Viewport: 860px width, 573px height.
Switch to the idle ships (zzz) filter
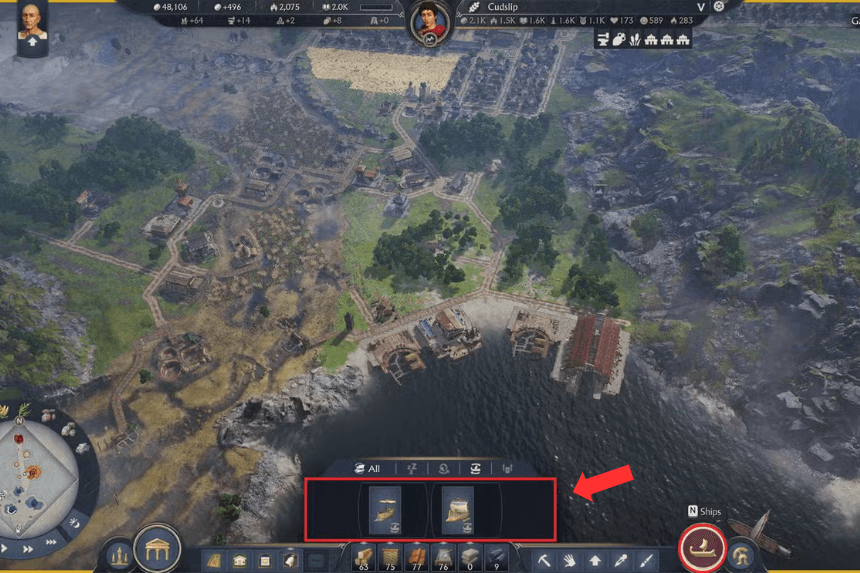(411, 468)
